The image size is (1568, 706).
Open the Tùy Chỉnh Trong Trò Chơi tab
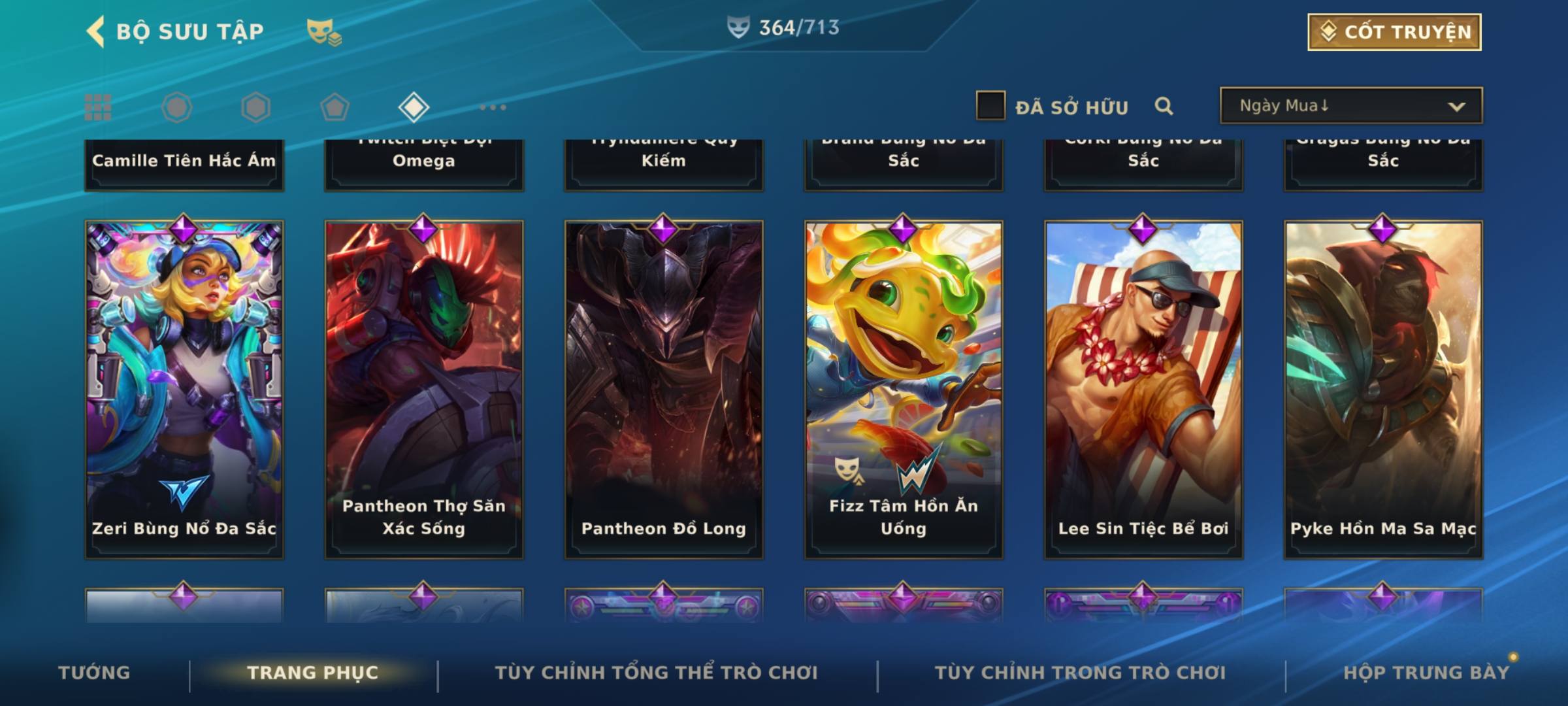pyautogui.click(x=1080, y=673)
